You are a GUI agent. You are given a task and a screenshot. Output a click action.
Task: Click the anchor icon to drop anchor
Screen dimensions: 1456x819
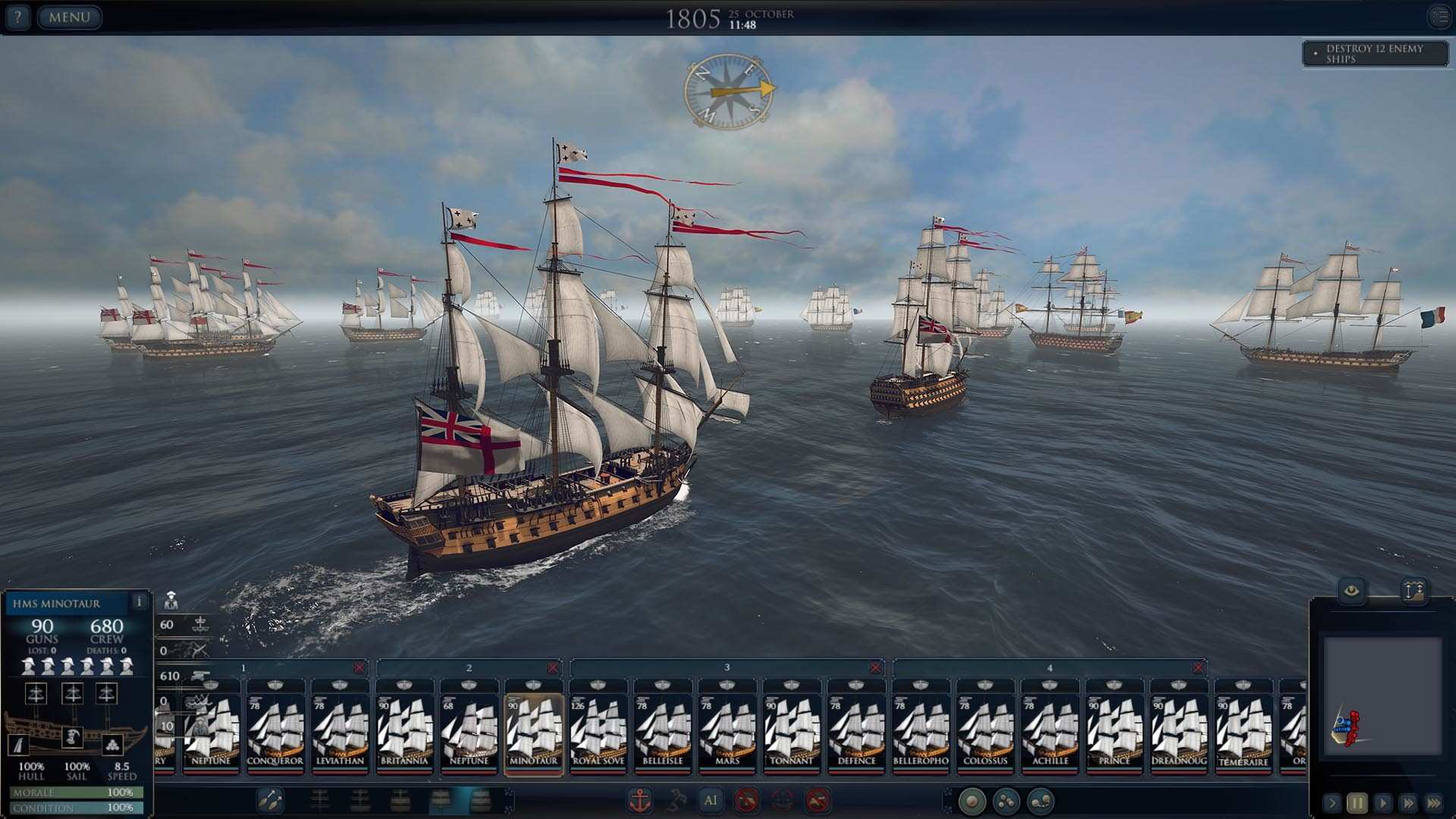pyautogui.click(x=641, y=801)
